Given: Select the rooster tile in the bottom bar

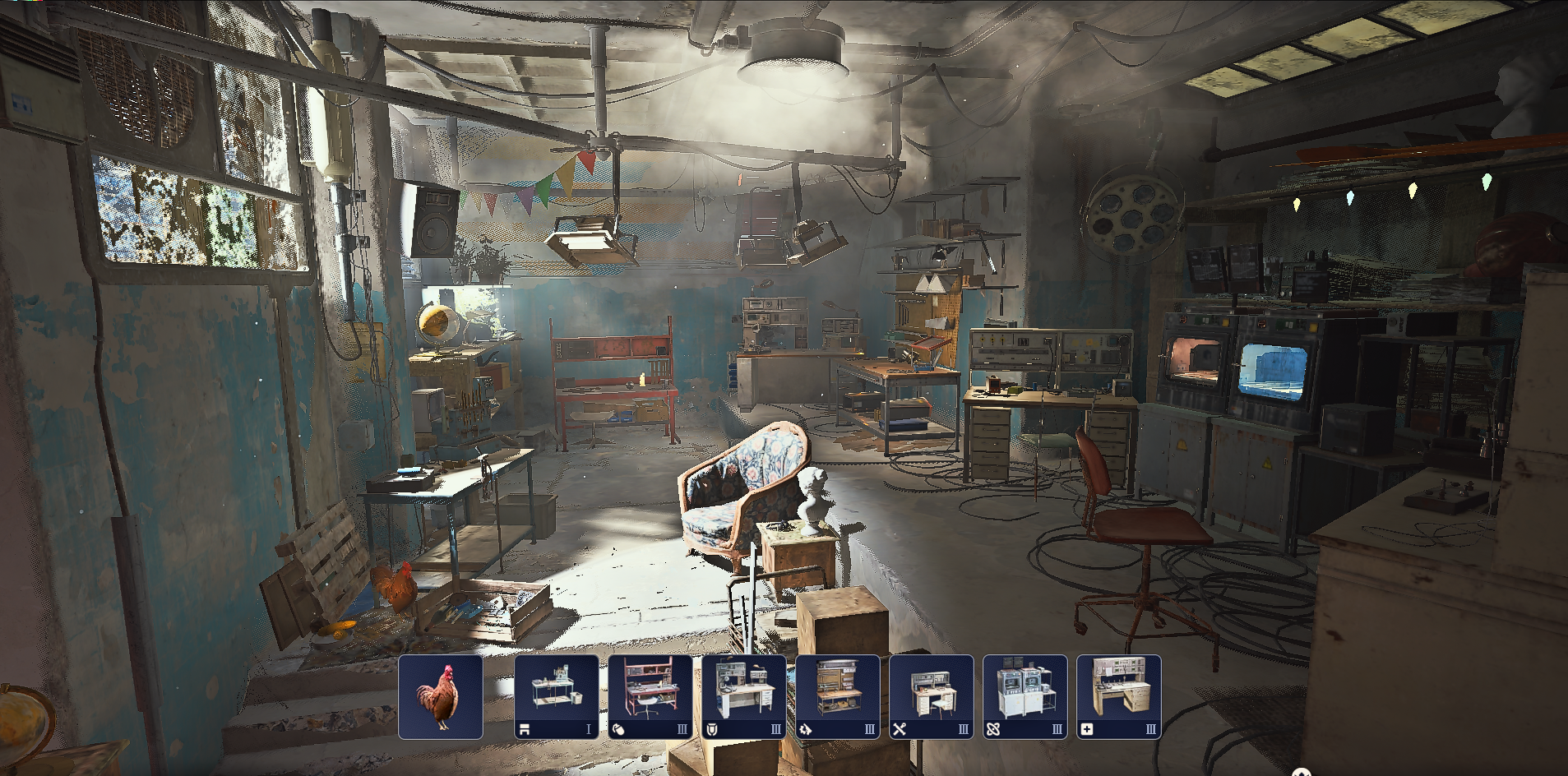Looking at the screenshot, I should 441,697.
